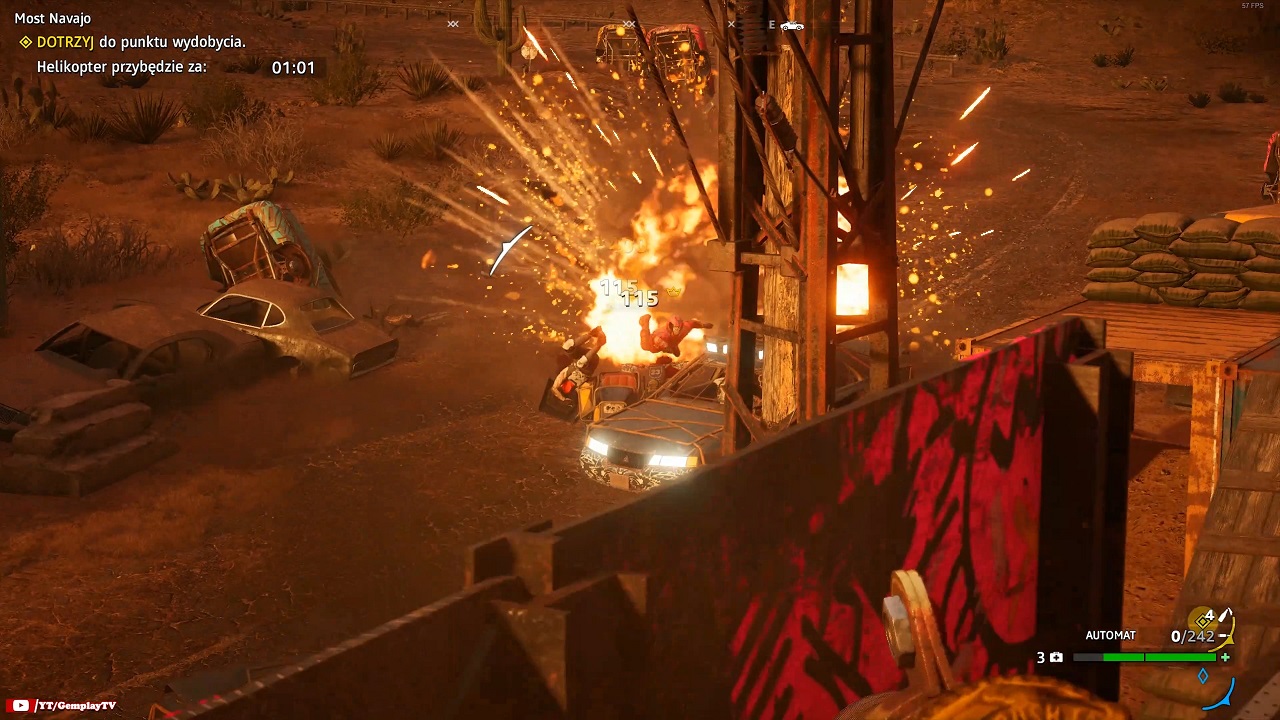Click the white car marker on compass
This screenshot has height=720, width=1280.
tap(792, 25)
